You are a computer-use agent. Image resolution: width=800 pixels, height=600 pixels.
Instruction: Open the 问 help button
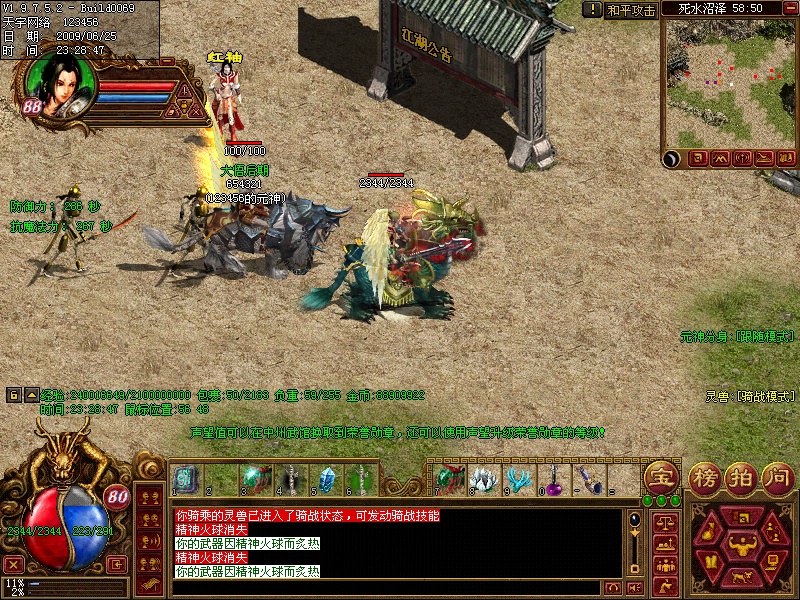click(x=779, y=475)
